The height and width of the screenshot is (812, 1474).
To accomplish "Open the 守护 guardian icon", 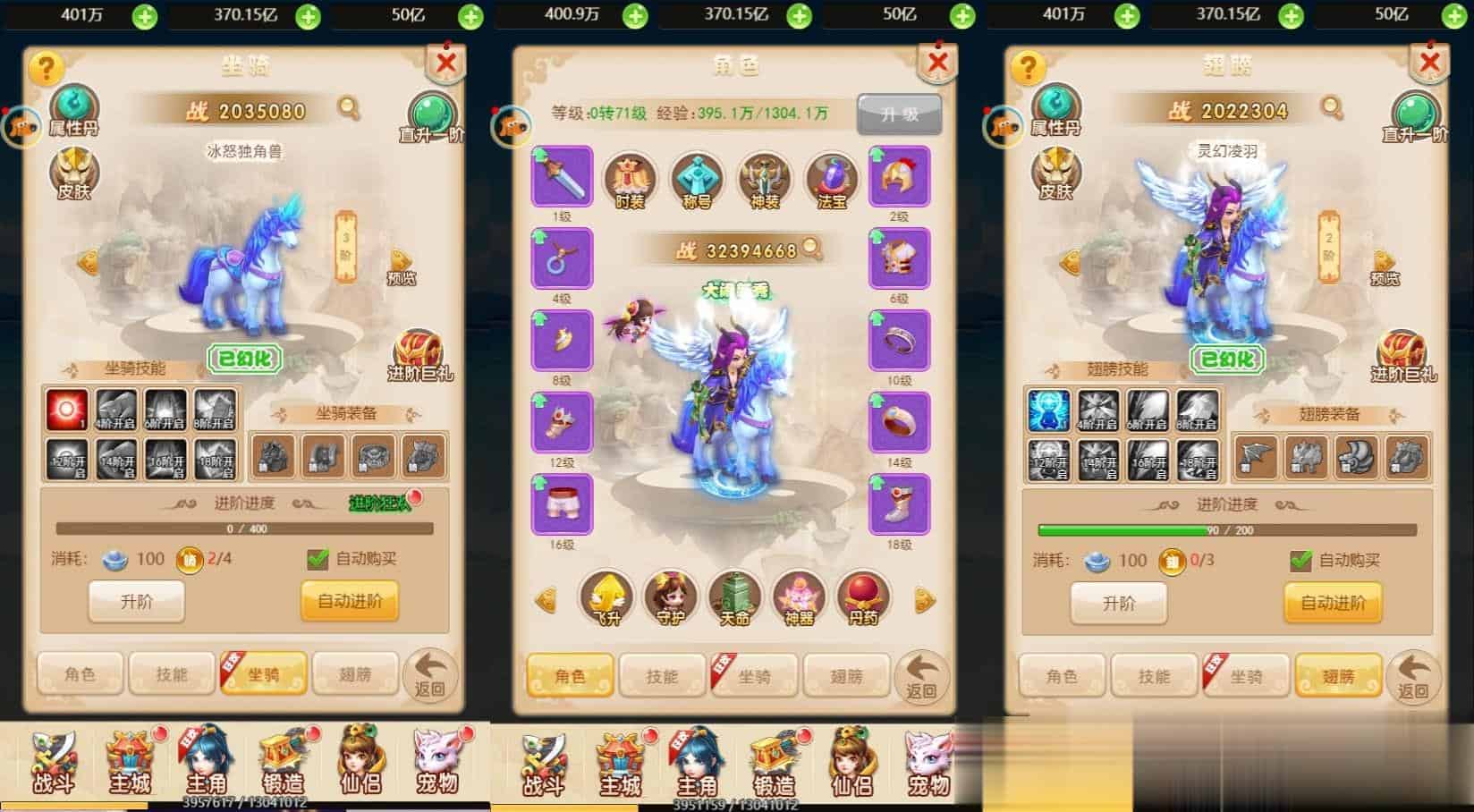I will click(671, 597).
